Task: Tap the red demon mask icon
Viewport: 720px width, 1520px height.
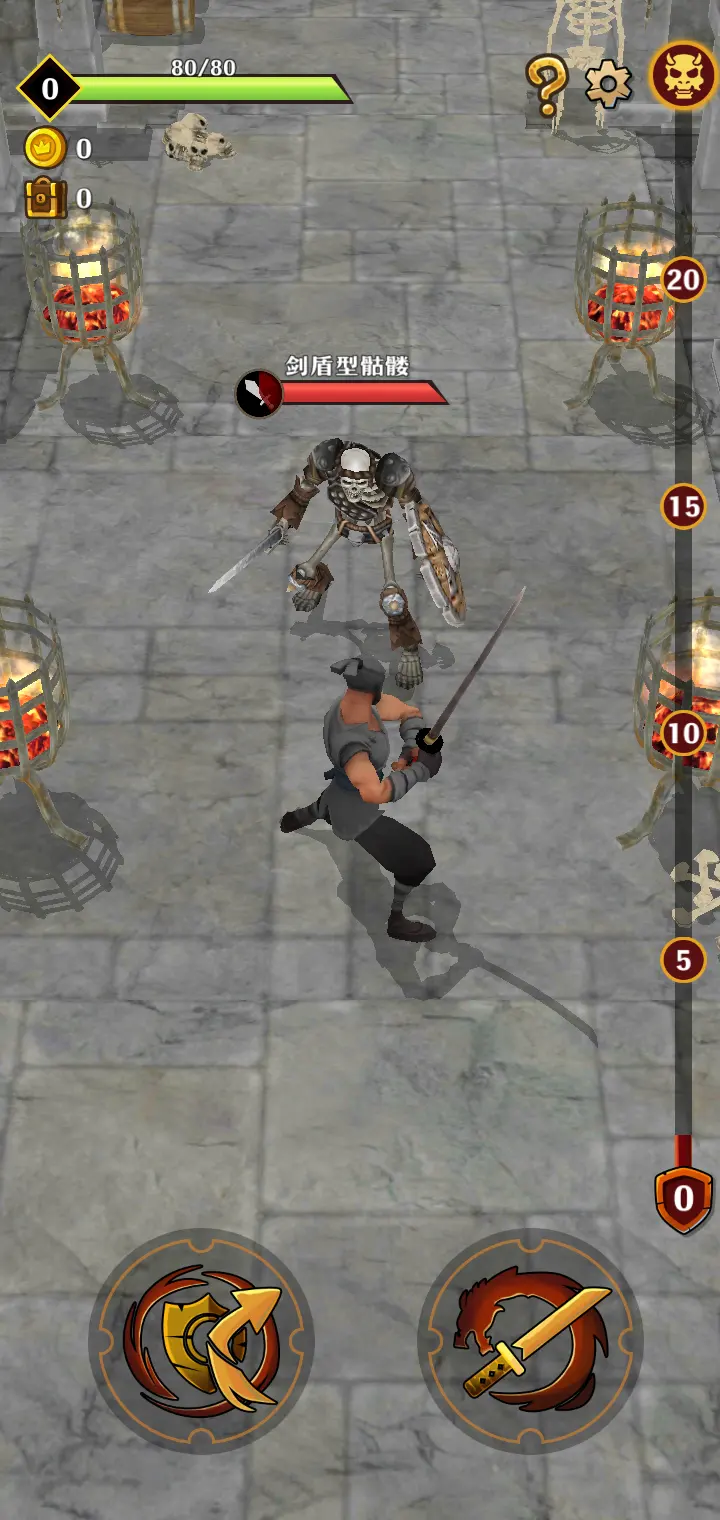Action: coord(682,75)
